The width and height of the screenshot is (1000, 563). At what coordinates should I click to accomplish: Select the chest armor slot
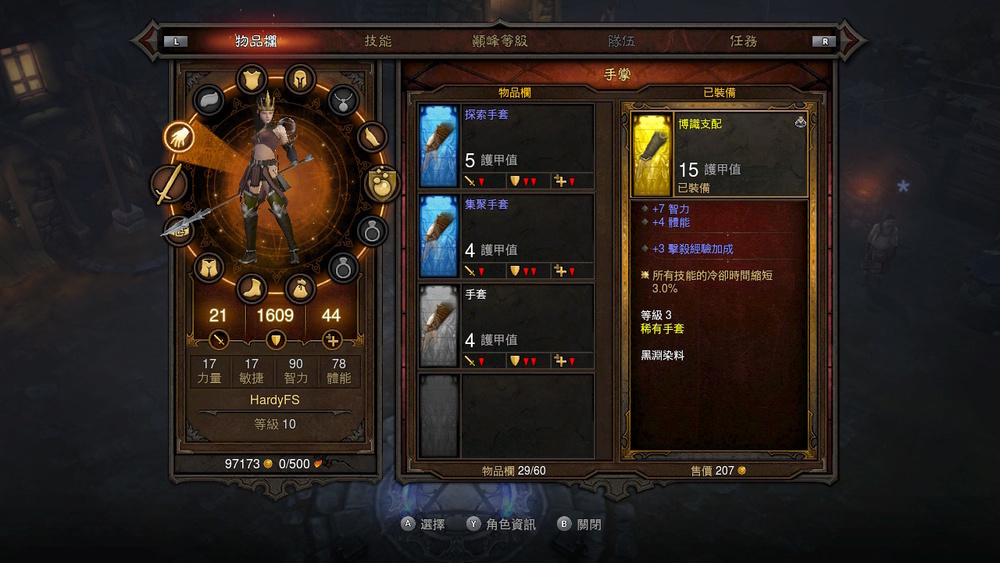point(251,79)
